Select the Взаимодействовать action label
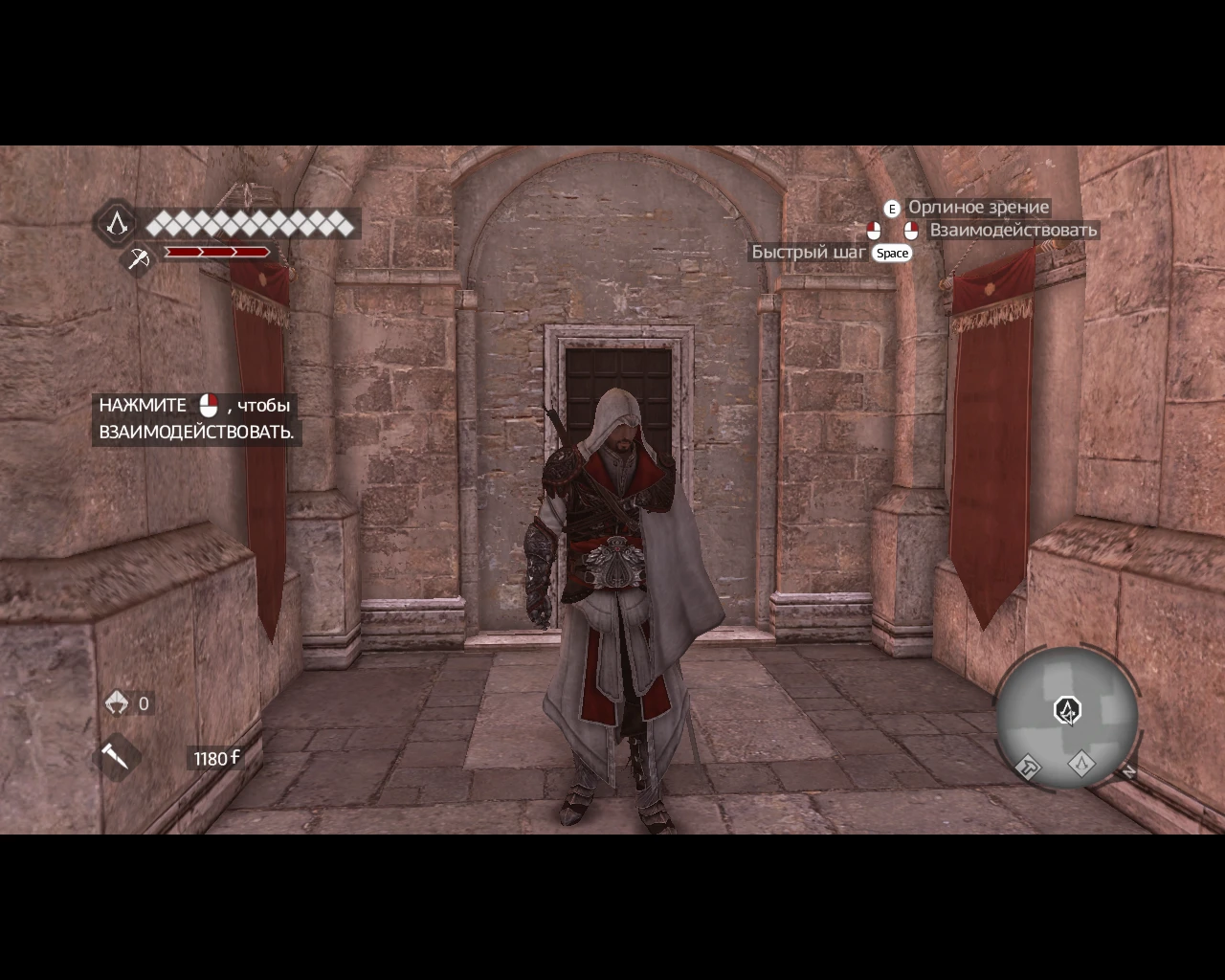The image size is (1225, 980). [x=1013, y=230]
